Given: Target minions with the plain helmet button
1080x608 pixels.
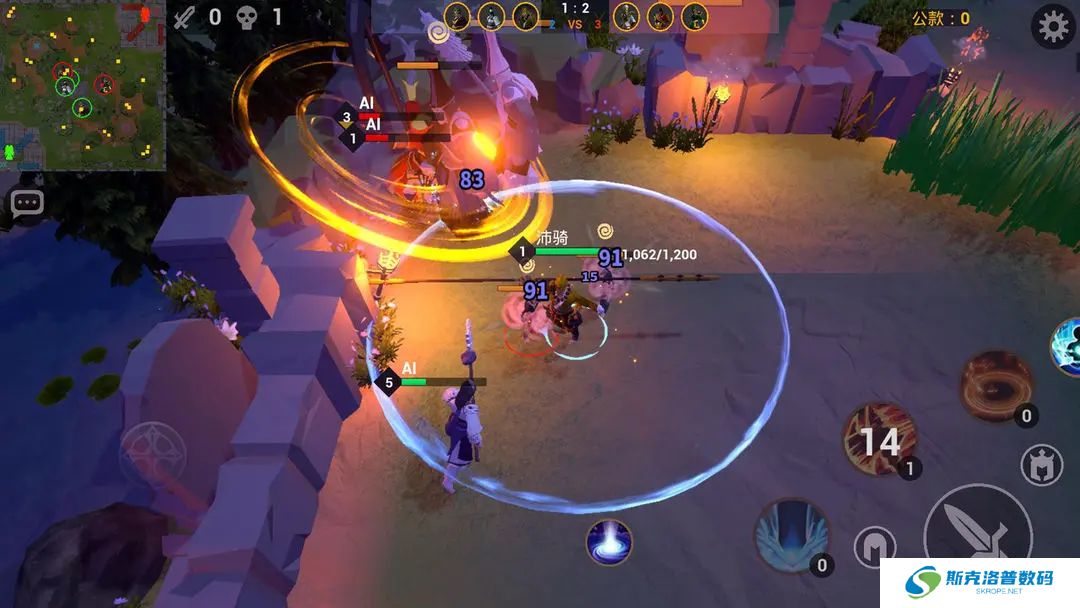Looking at the screenshot, I should tap(874, 547).
